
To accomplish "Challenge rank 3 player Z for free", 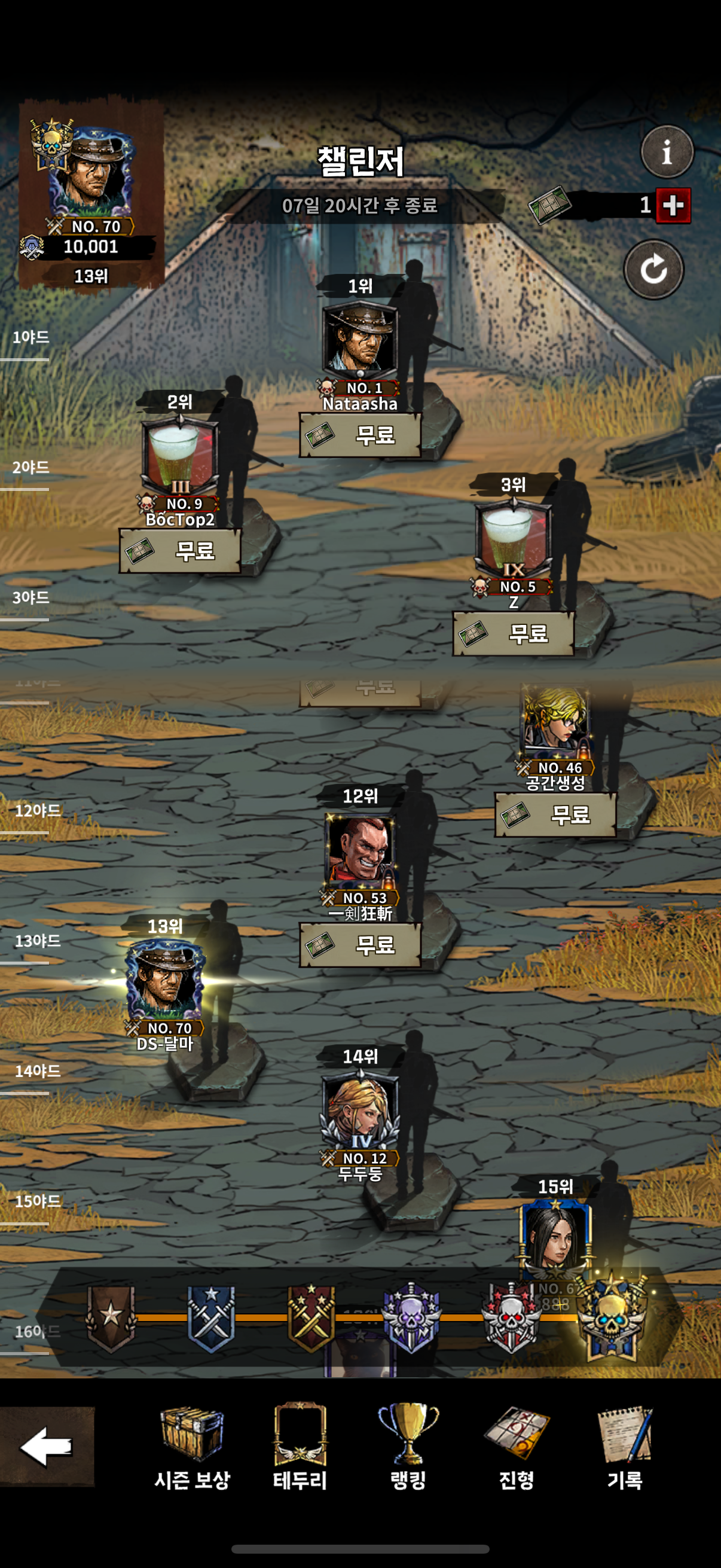I will pyautogui.click(x=514, y=634).
